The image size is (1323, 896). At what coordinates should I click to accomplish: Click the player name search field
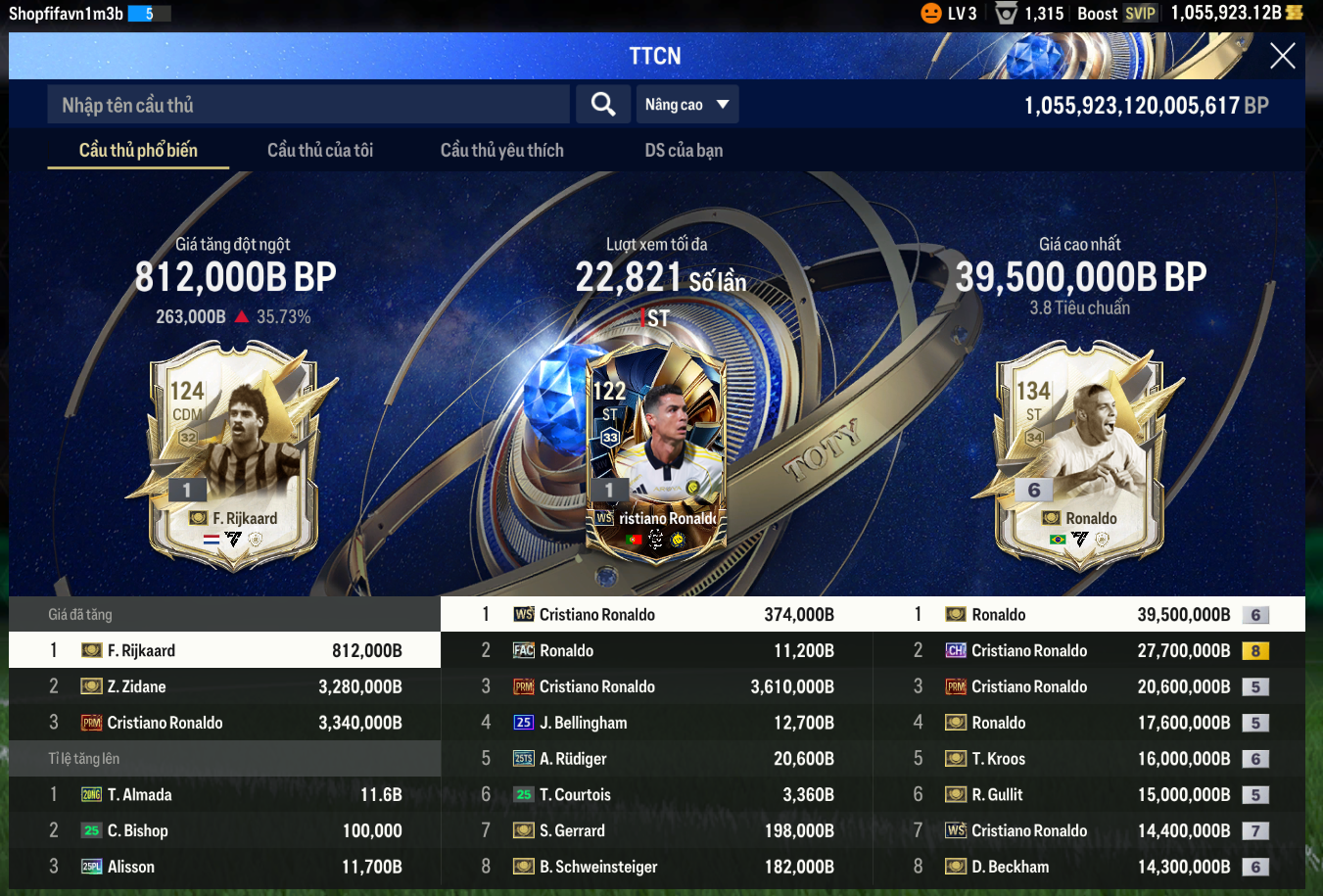click(x=307, y=105)
